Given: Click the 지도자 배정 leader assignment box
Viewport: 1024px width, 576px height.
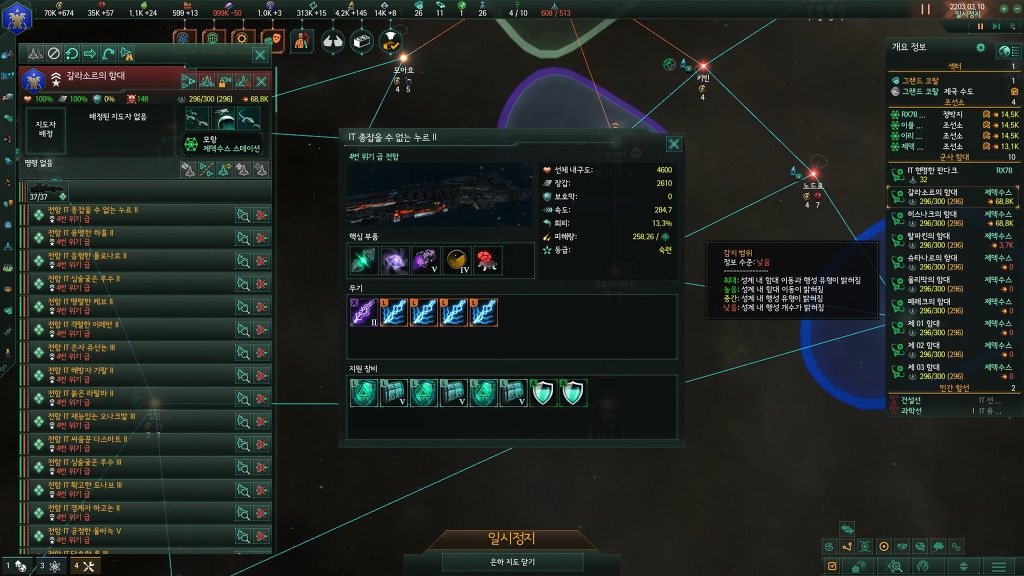Looking at the screenshot, I should click(46, 129).
